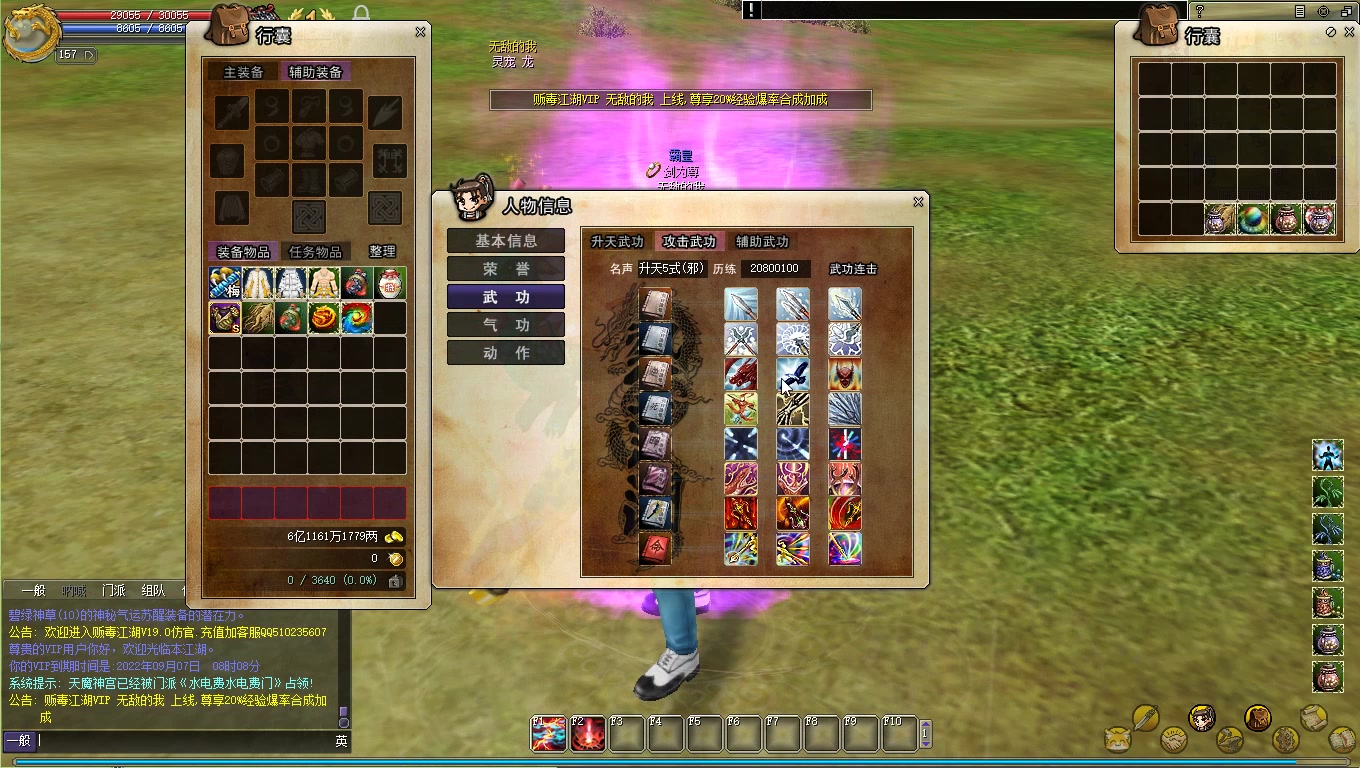Screen dimensions: 1360x768
Task: Select the rainbow swirl orb item
Action: (357, 318)
